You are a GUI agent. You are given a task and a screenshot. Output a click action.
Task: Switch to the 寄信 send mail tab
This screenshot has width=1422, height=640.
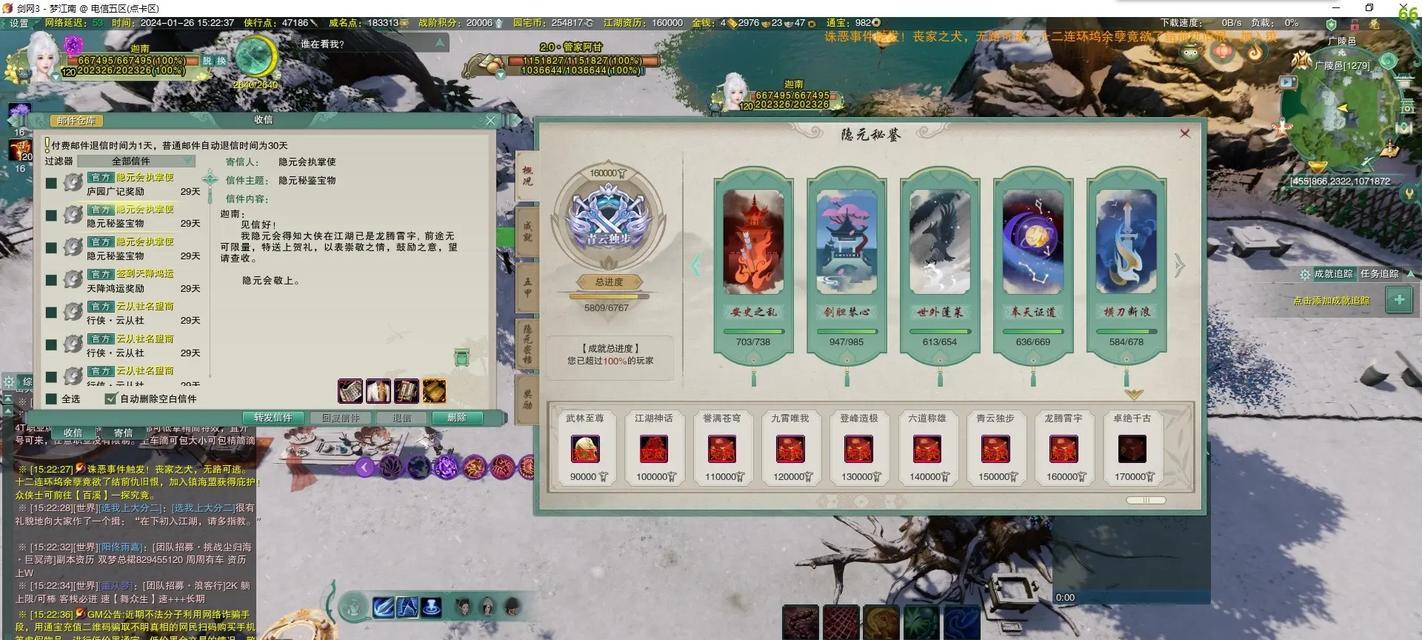(x=123, y=433)
